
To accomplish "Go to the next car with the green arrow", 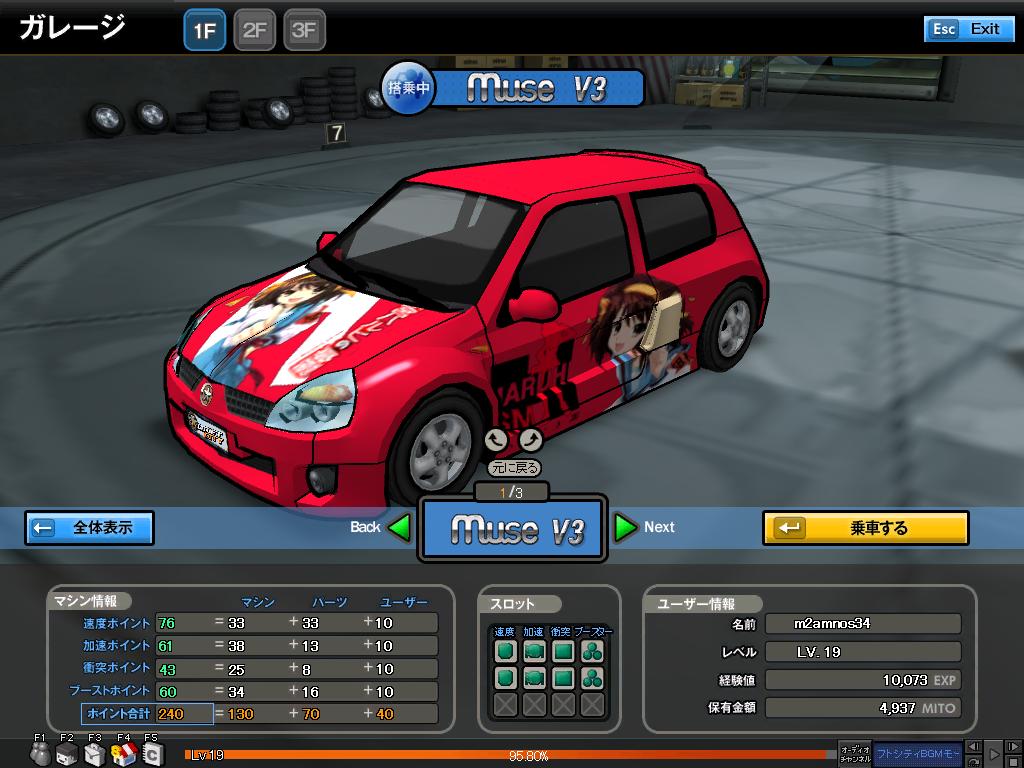I will (626, 527).
